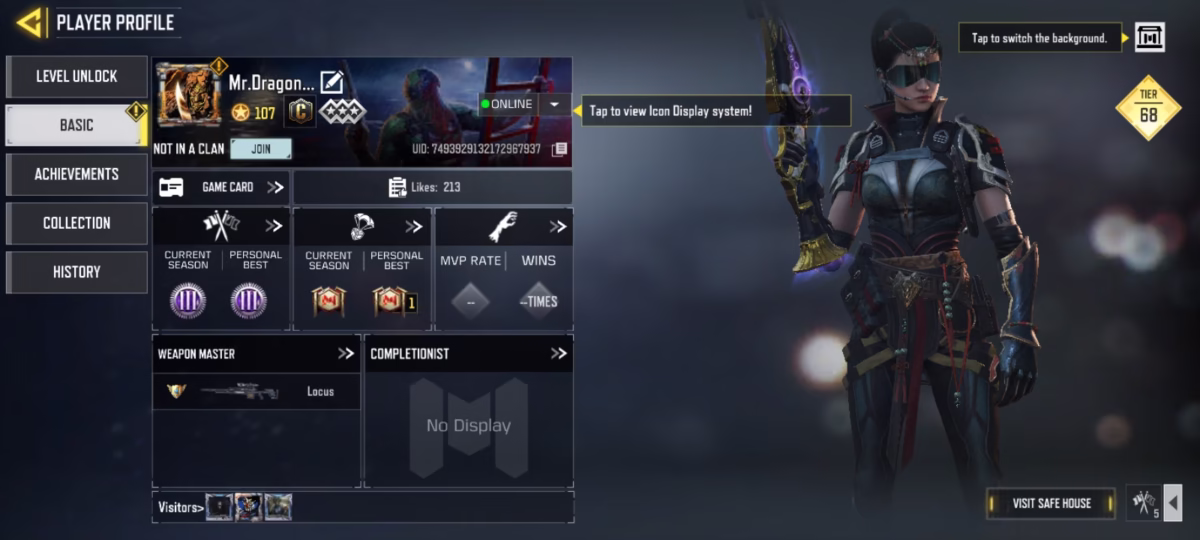Visit the Safe House
Viewport: 1200px width, 540px height.
(1050, 503)
